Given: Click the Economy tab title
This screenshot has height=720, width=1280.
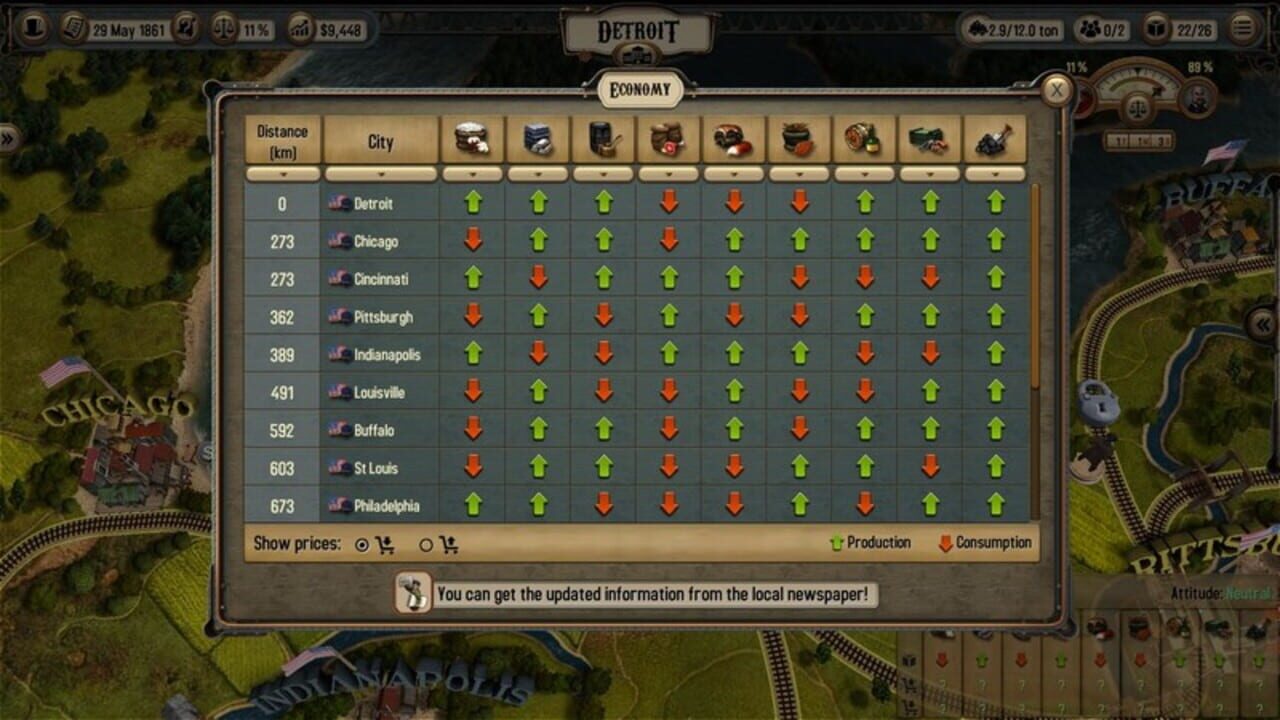Looking at the screenshot, I should 639,89.
